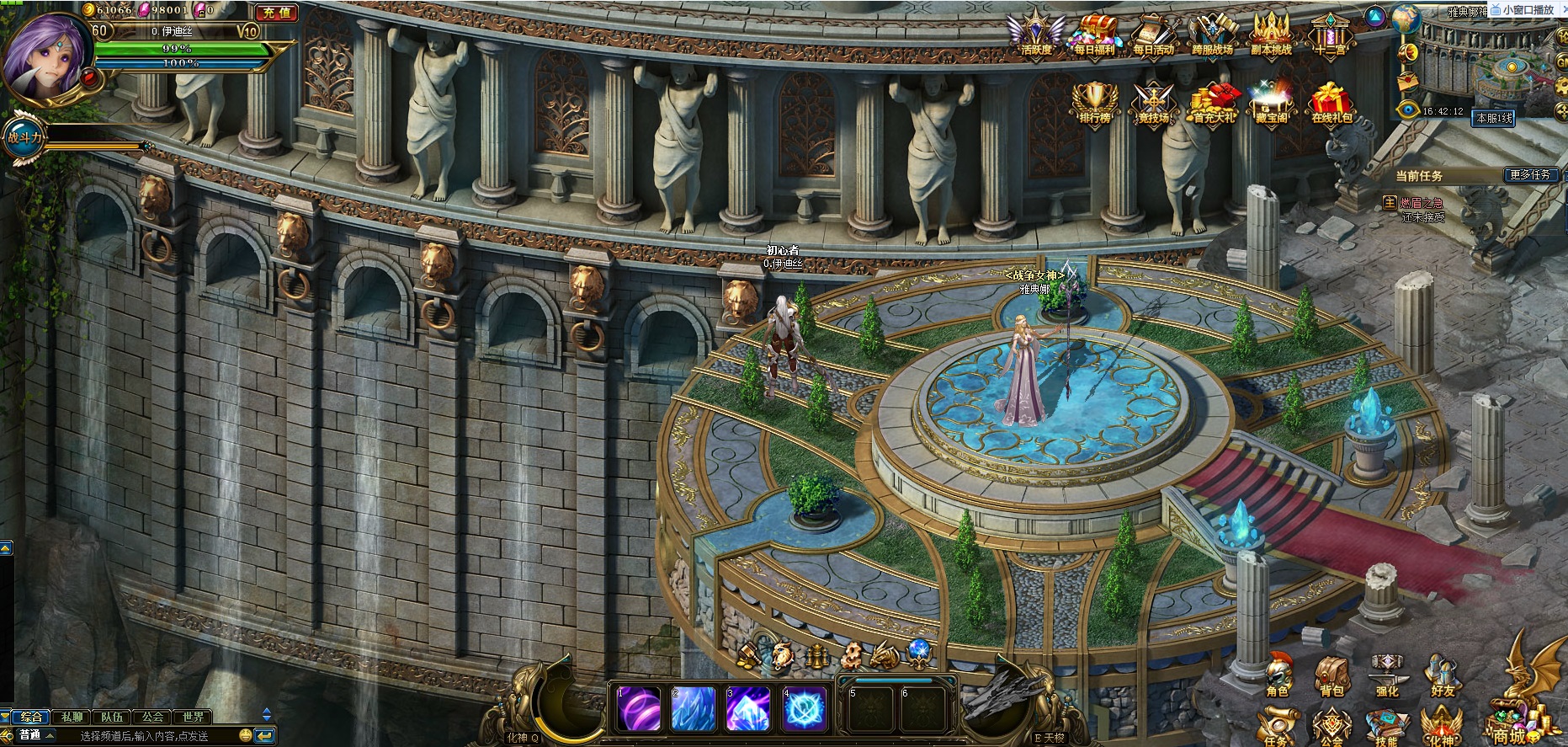Image resolution: width=1568 pixels, height=747 pixels.
Task: Open the 角色 character sheet
Action: click(x=1278, y=676)
